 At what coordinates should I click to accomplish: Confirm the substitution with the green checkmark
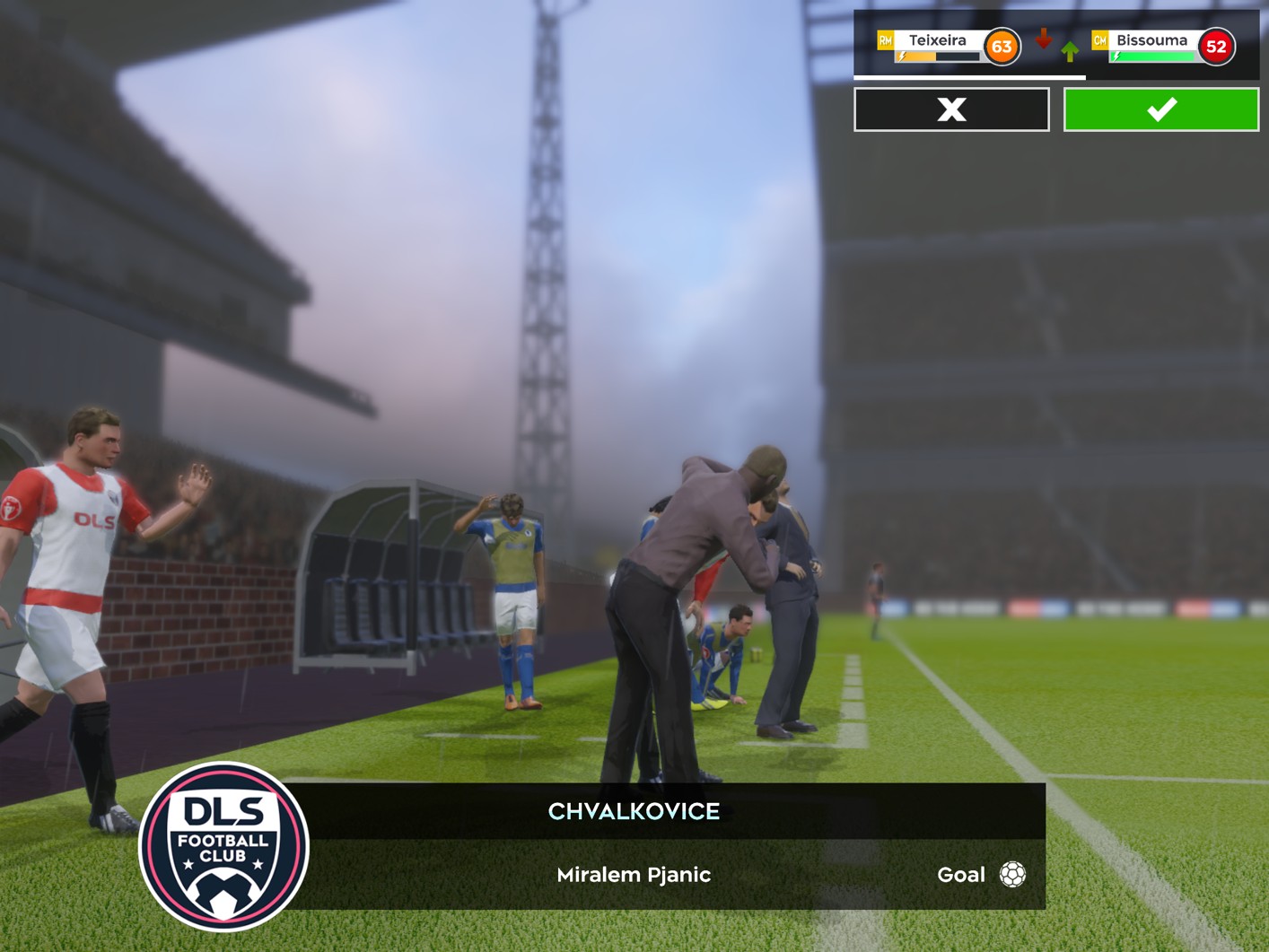coord(1160,109)
